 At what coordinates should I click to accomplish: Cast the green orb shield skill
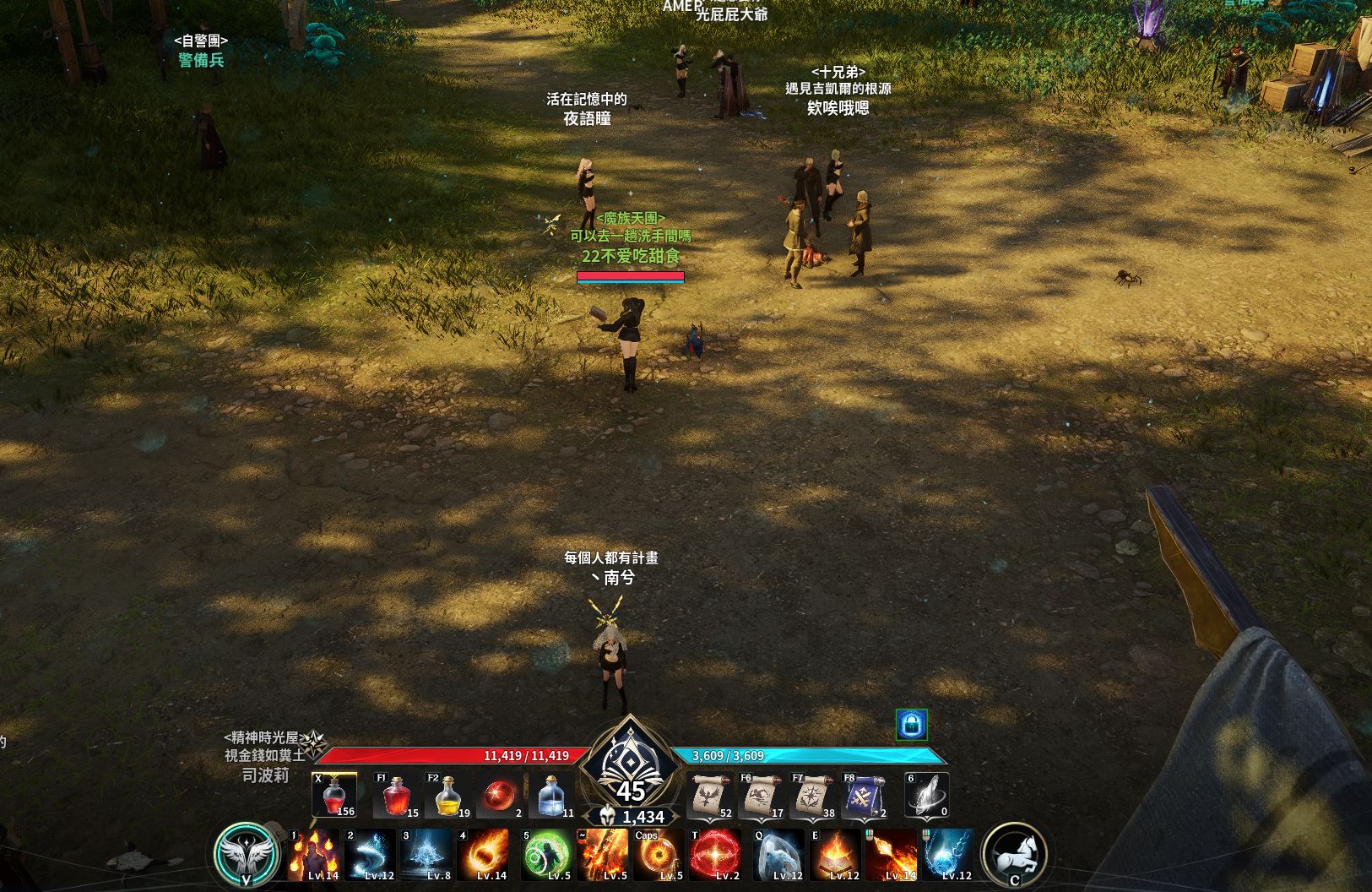(x=546, y=854)
